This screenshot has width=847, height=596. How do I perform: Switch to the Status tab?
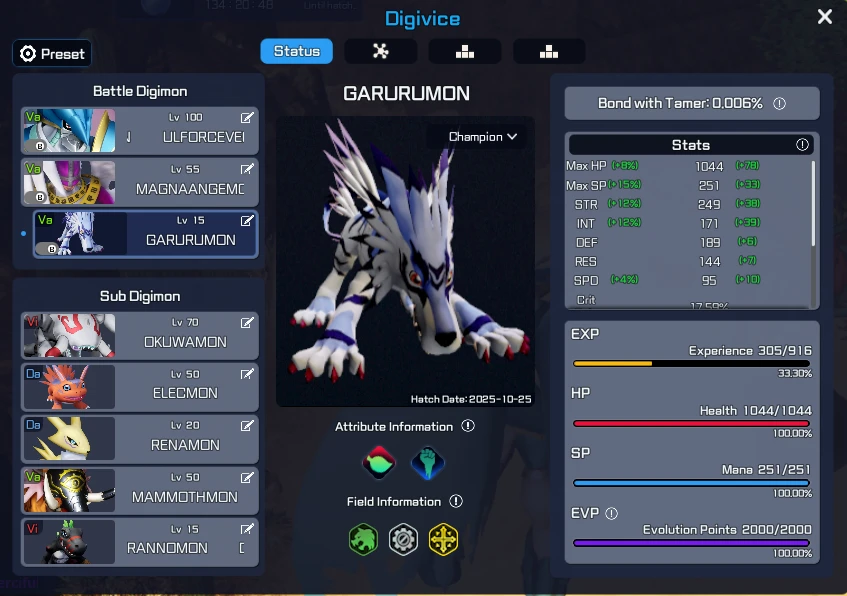tap(296, 52)
